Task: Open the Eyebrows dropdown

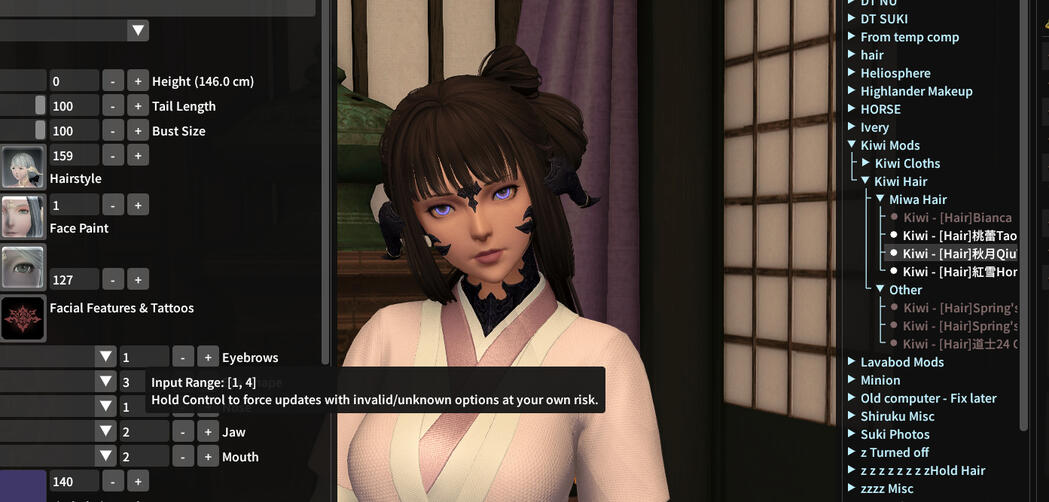Action: [106, 357]
